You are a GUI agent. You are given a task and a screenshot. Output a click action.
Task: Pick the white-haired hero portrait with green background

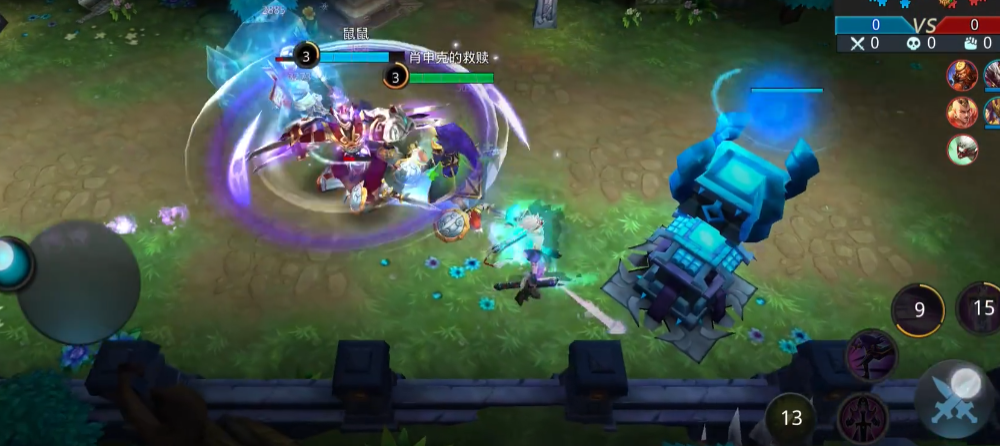[962, 150]
